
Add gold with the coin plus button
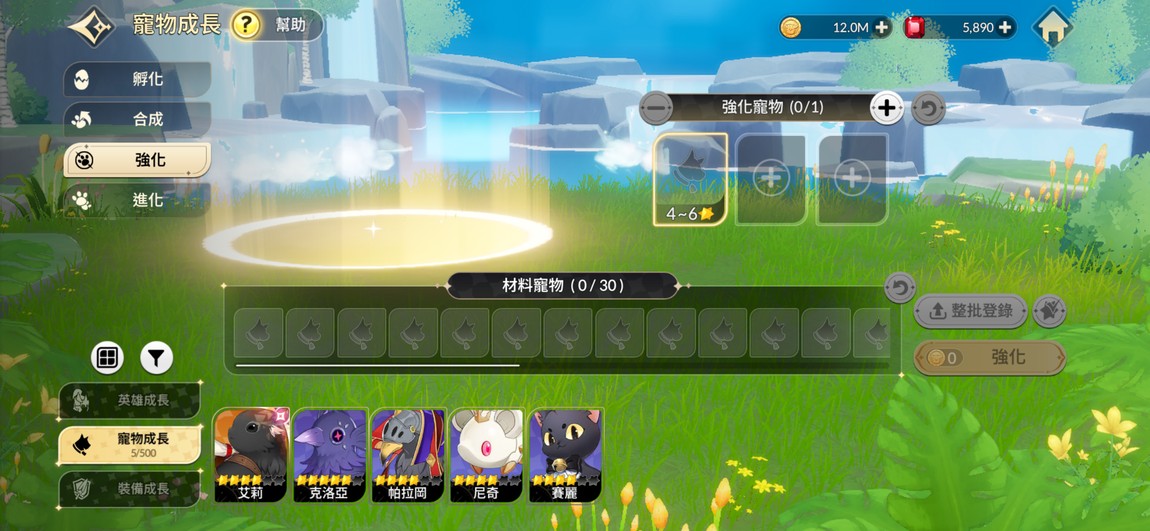pyautogui.click(x=881, y=28)
